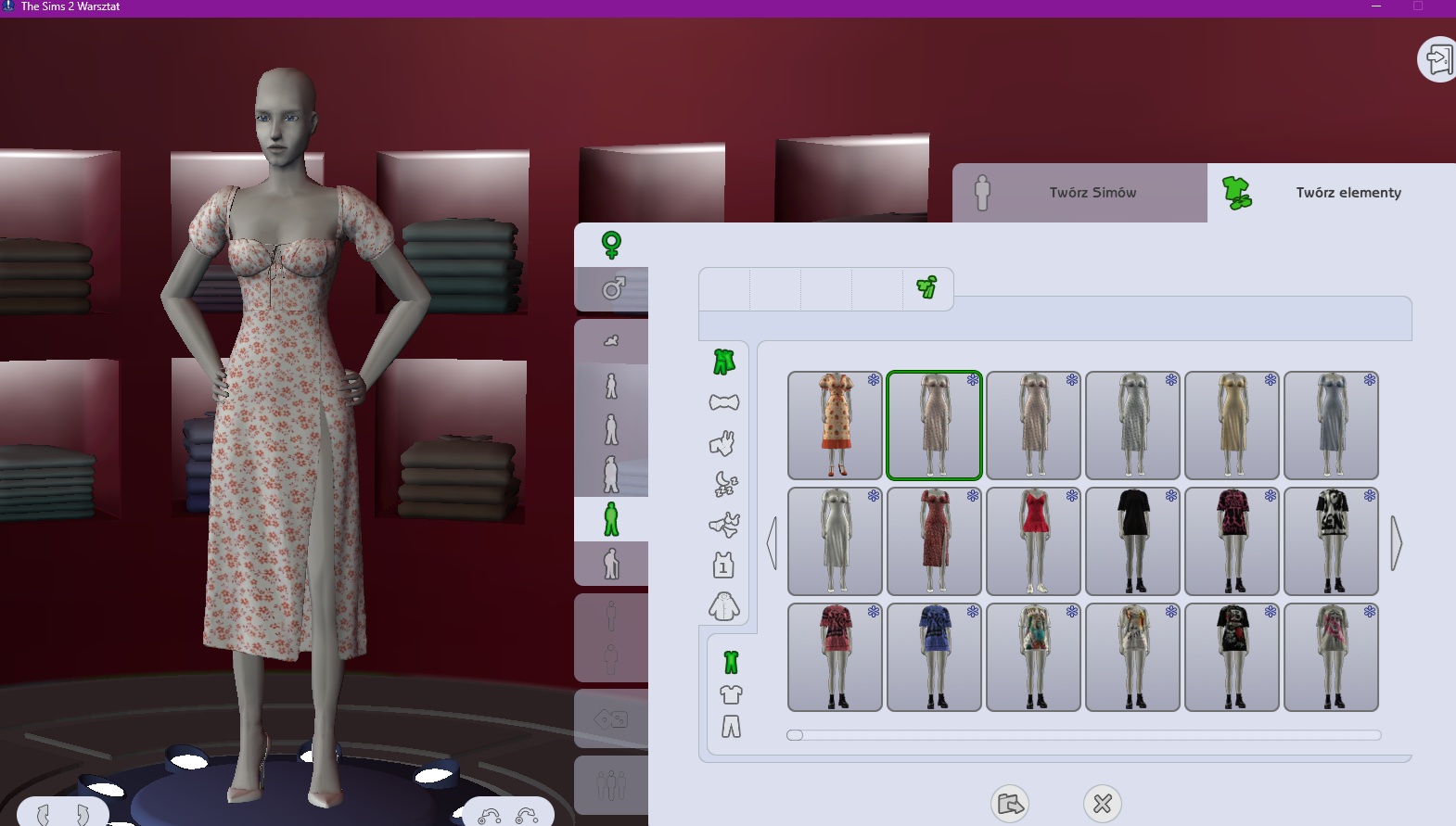Screen dimensions: 1456x826
Task: Switch to male gender
Action: pyautogui.click(x=611, y=290)
